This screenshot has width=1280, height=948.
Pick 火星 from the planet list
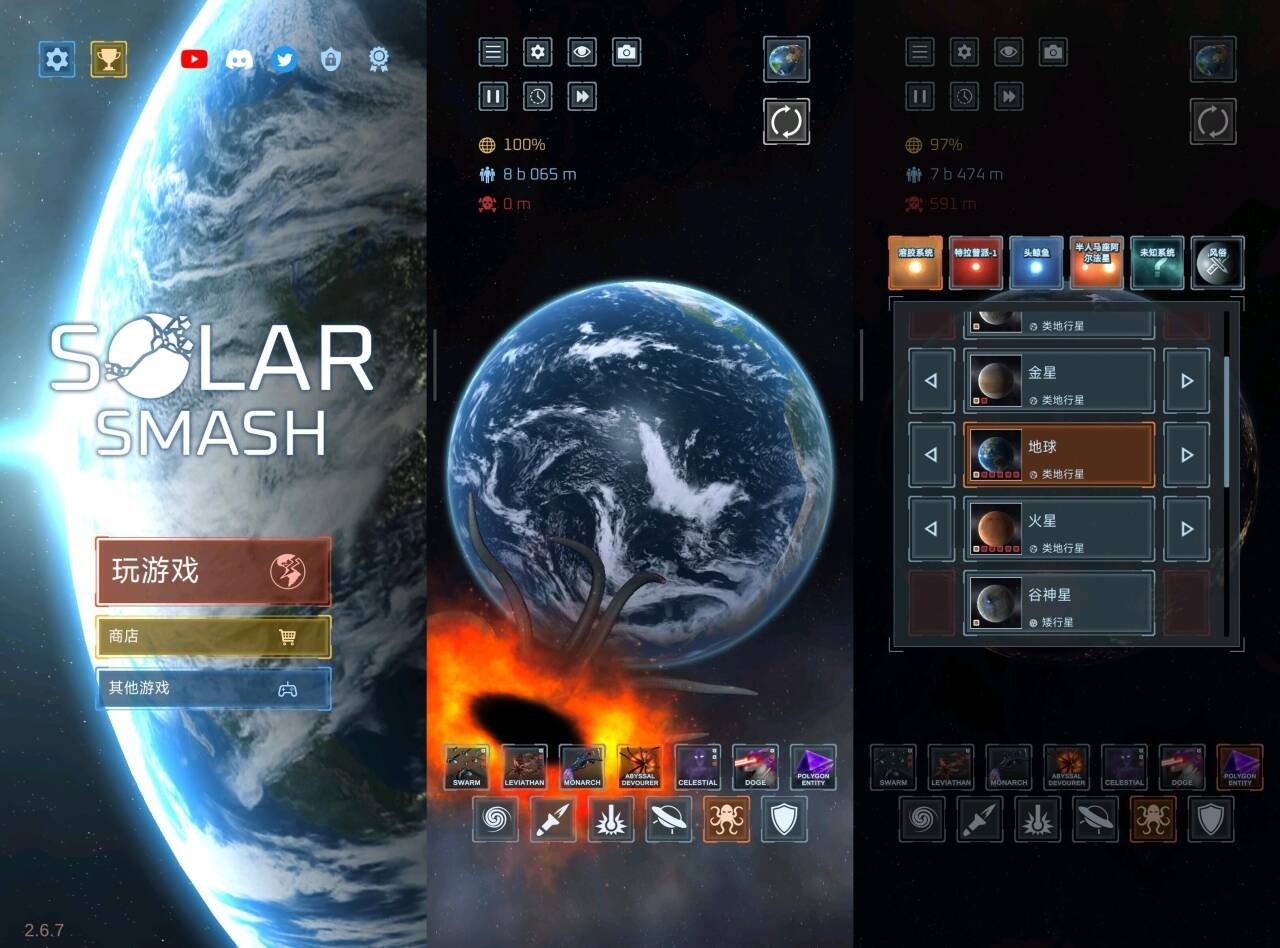1059,529
